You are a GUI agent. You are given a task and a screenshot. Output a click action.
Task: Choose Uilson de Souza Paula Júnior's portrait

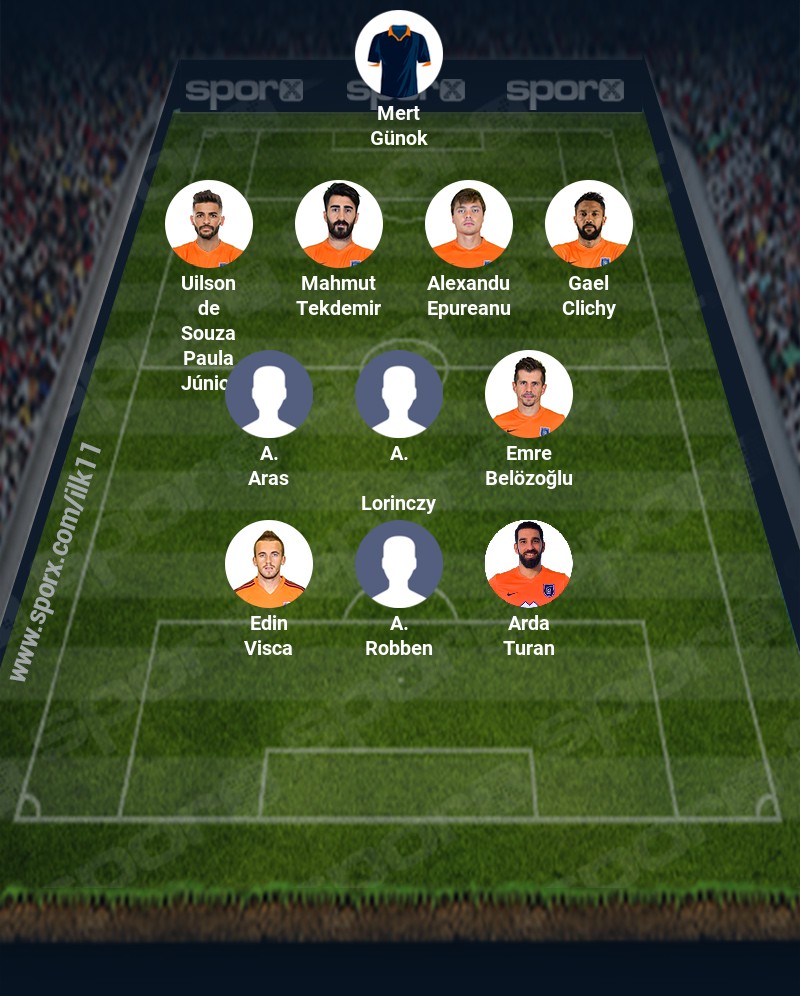(x=209, y=224)
